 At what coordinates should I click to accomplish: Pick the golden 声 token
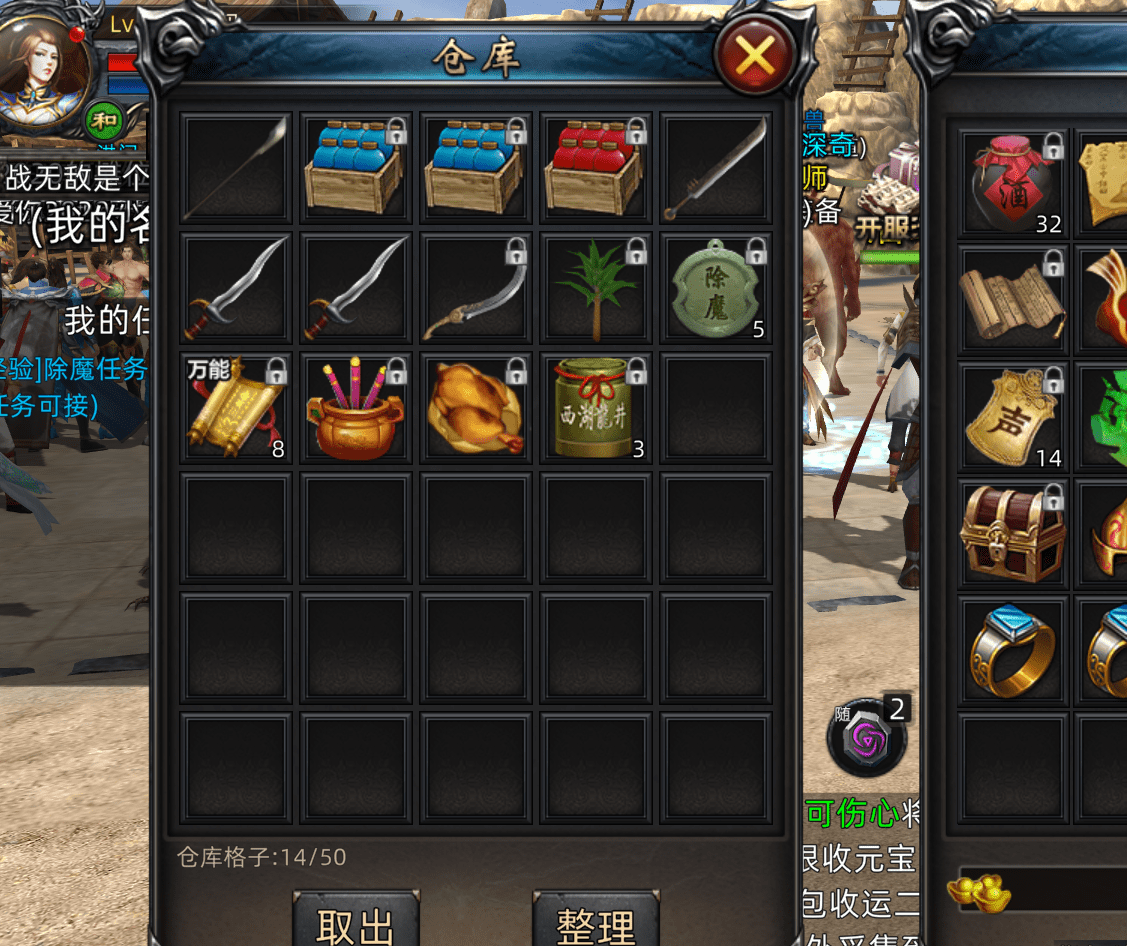[x=1012, y=418]
